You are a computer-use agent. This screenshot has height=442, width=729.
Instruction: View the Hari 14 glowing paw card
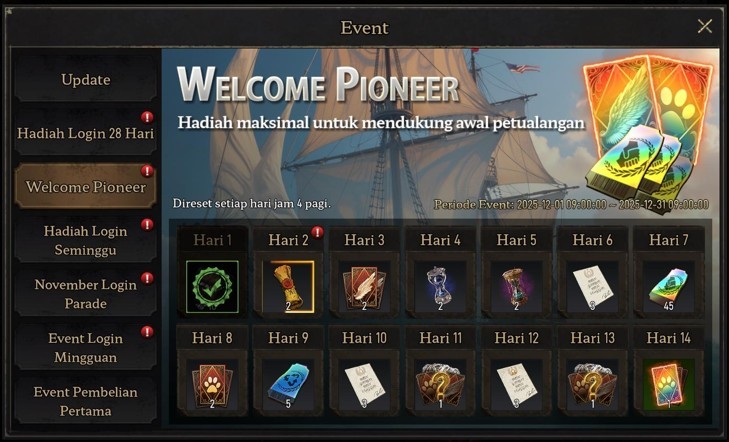point(669,384)
